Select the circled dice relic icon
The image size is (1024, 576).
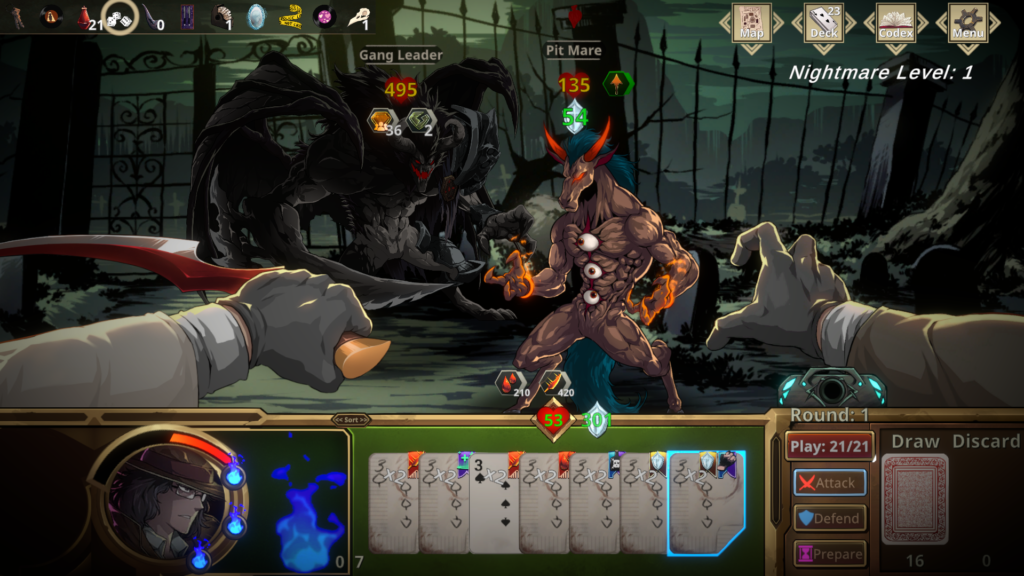(x=120, y=17)
